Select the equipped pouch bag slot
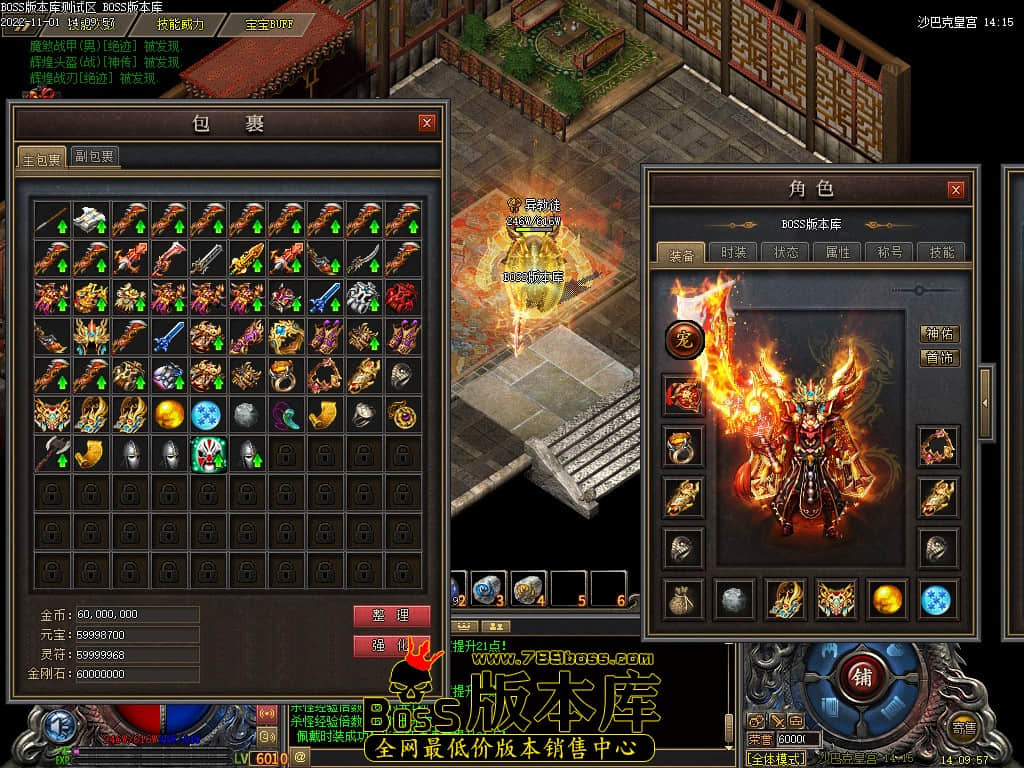The height and width of the screenshot is (768, 1024). tap(684, 599)
